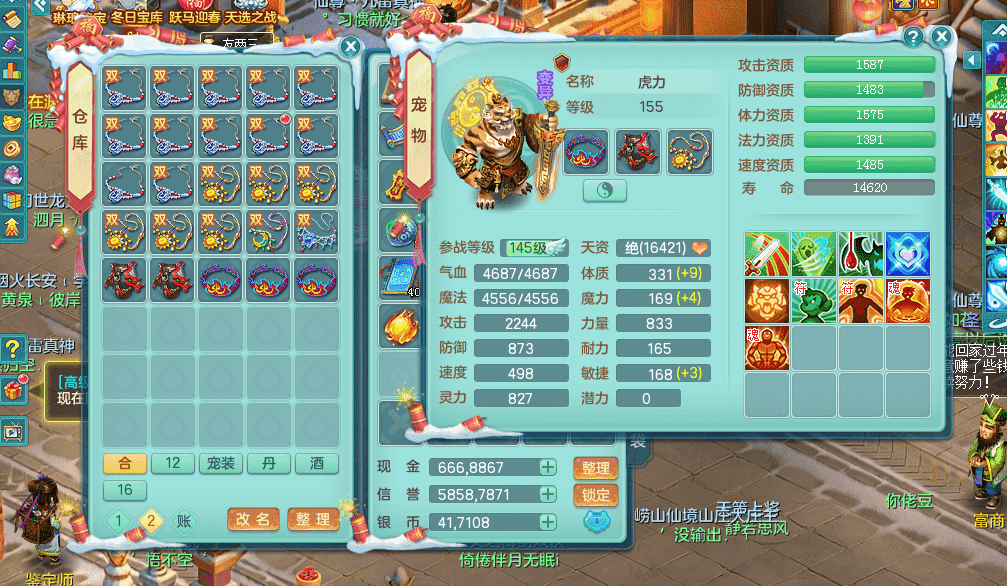Screen dimensions: 1007x586
Task: Select the blue heart pet skill icon
Action: 907,254
